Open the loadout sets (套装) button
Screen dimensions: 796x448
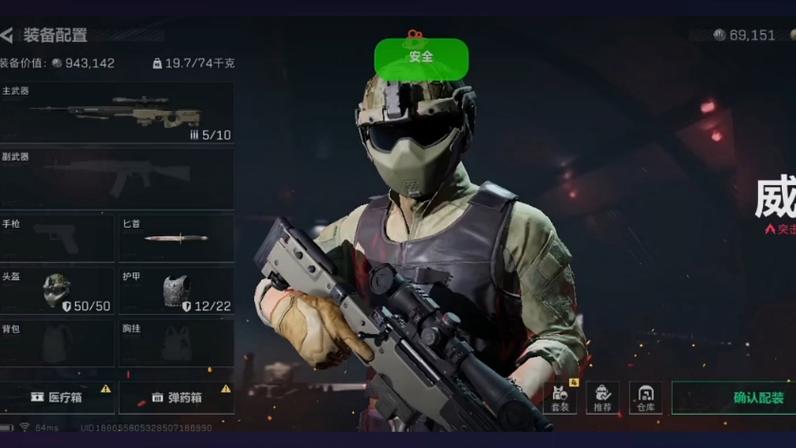[561, 397]
